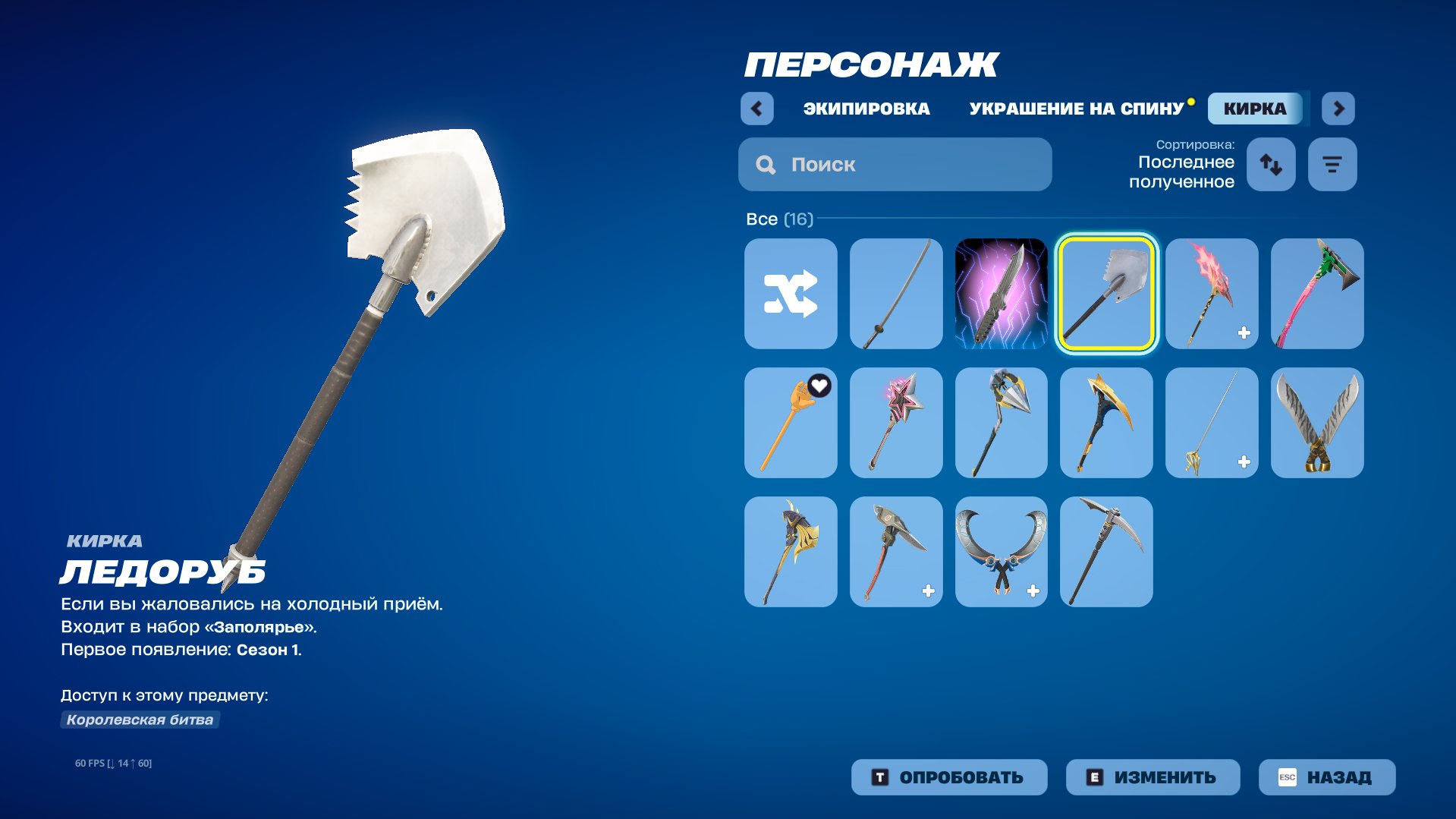The width and height of the screenshot is (1456, 819).
Task: Toggle the sort order arrows icon
Action: (x=1271, y=164)
